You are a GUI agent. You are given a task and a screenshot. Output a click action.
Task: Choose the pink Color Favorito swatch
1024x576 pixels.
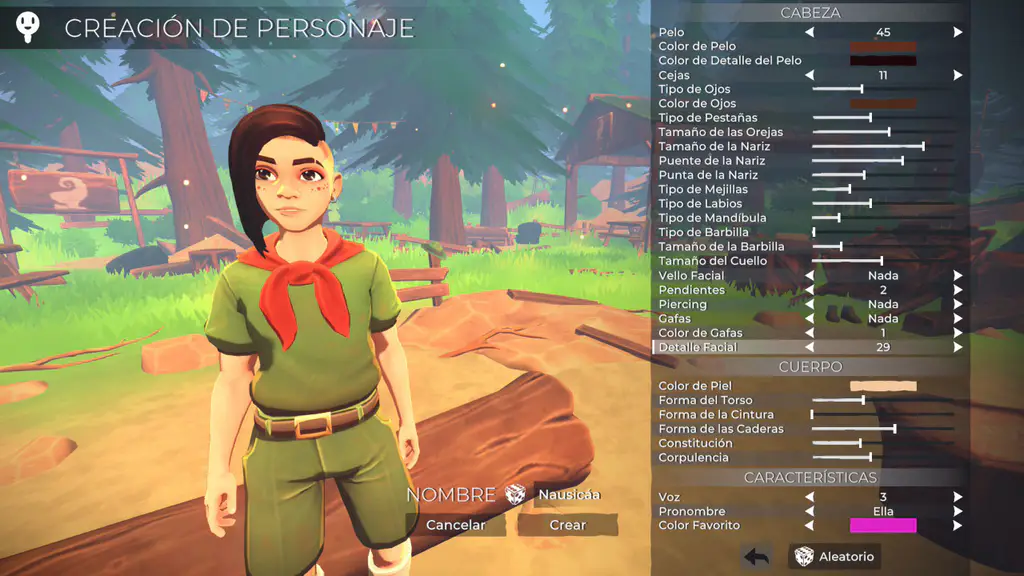coord(882,525)
